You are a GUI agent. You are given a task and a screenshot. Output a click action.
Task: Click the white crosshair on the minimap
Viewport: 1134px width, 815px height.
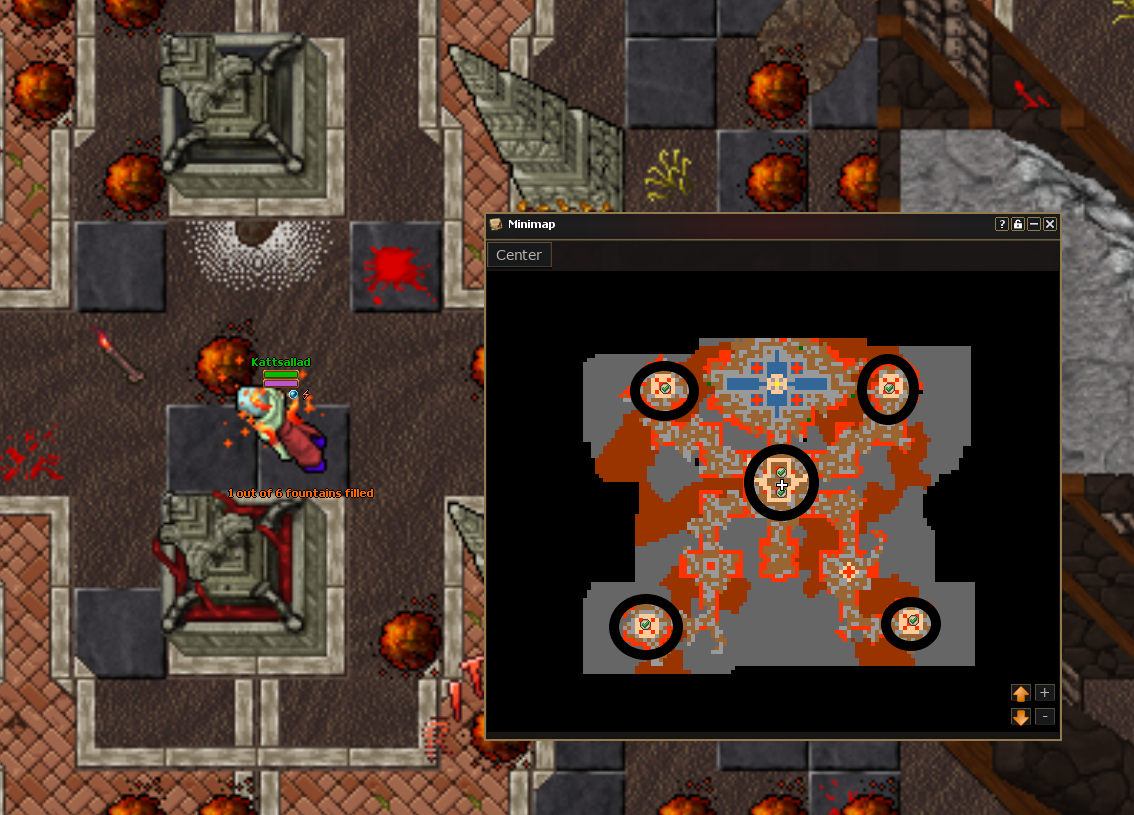coord(782,486)
